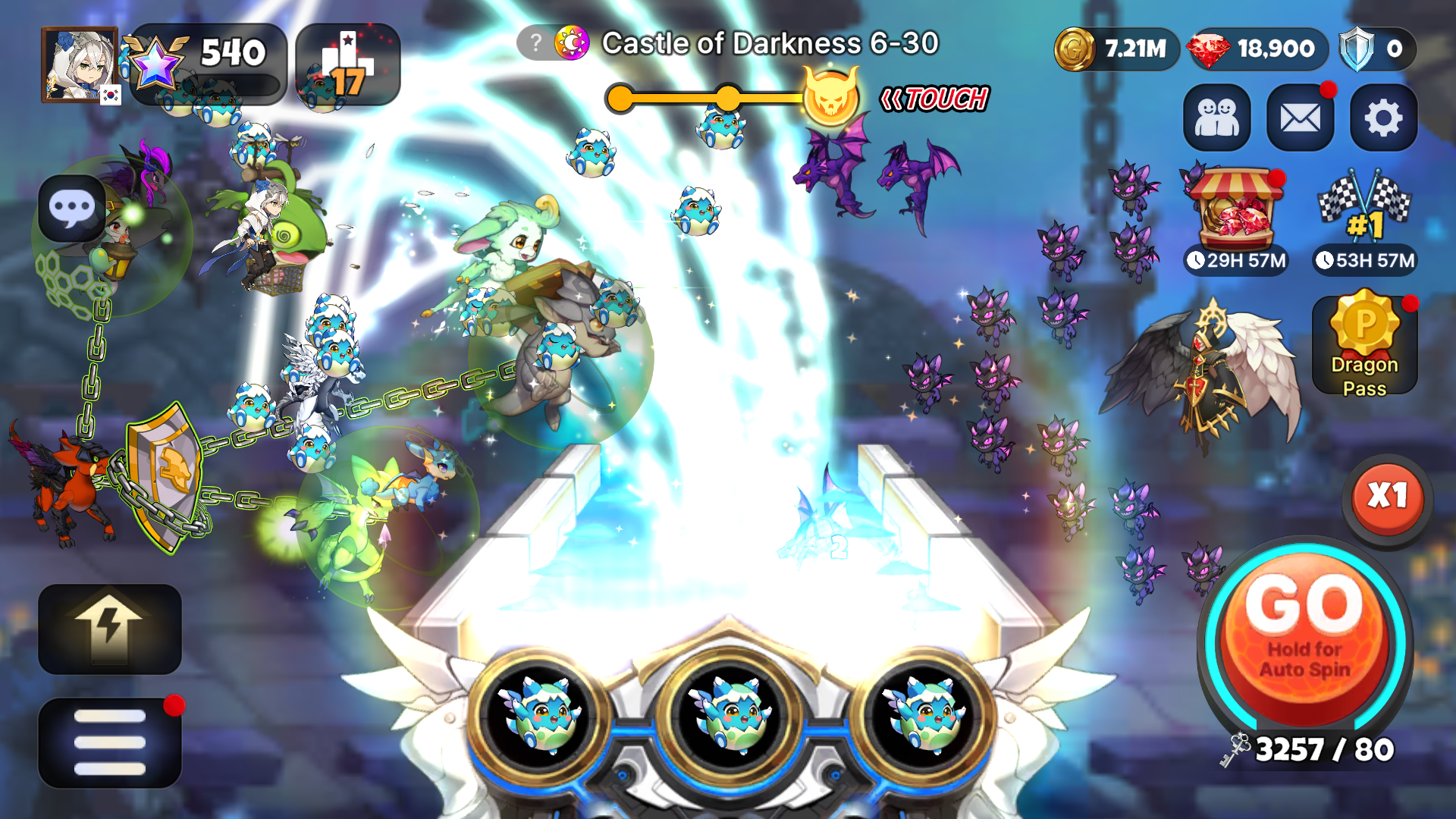This screenshot has height=819, width=1456.
Task: Open the lightning upgrade arrow button
Action: pos(110,628)
